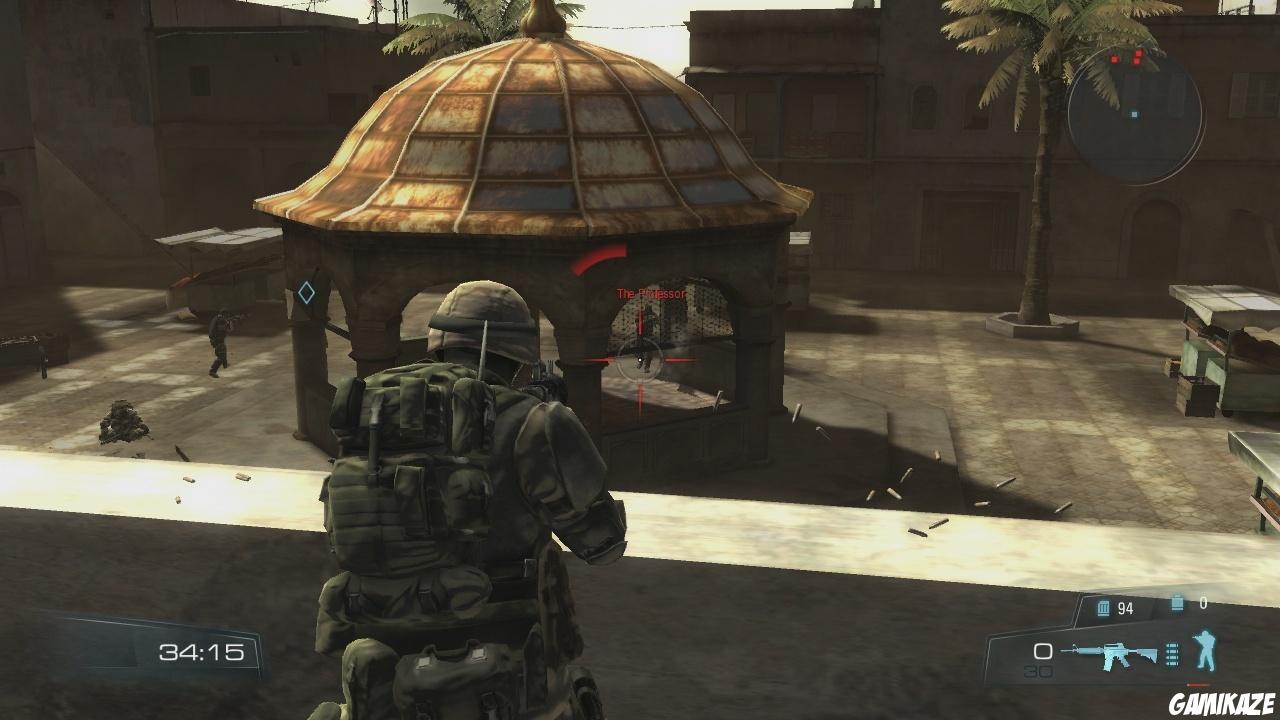Click the crouching soldier stance icon
Image resolution: width=1280 pixels, height=720 pixels.
pos(1204,648)
